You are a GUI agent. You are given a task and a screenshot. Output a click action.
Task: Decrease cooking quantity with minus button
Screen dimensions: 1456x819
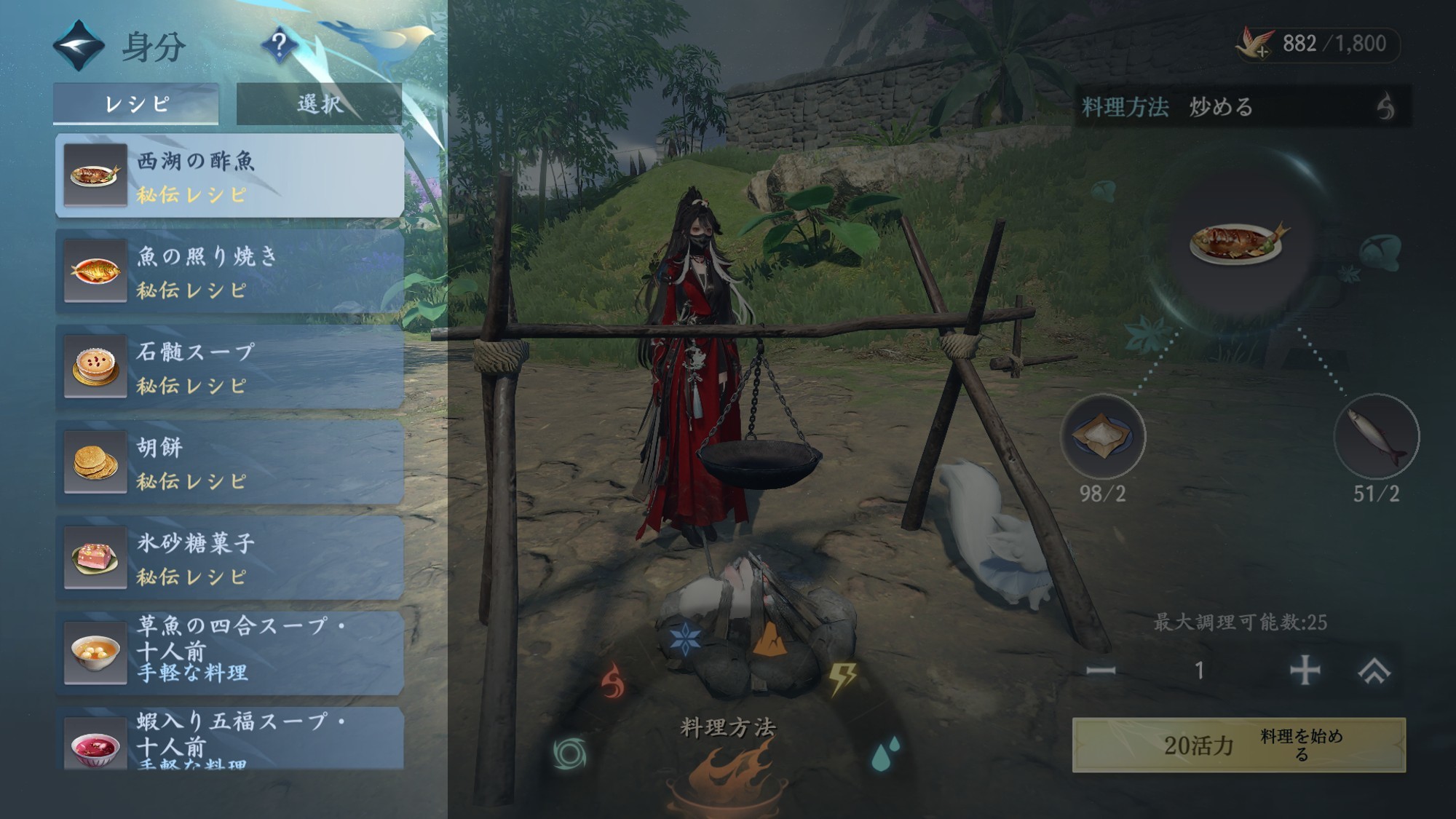point(1101,670)
